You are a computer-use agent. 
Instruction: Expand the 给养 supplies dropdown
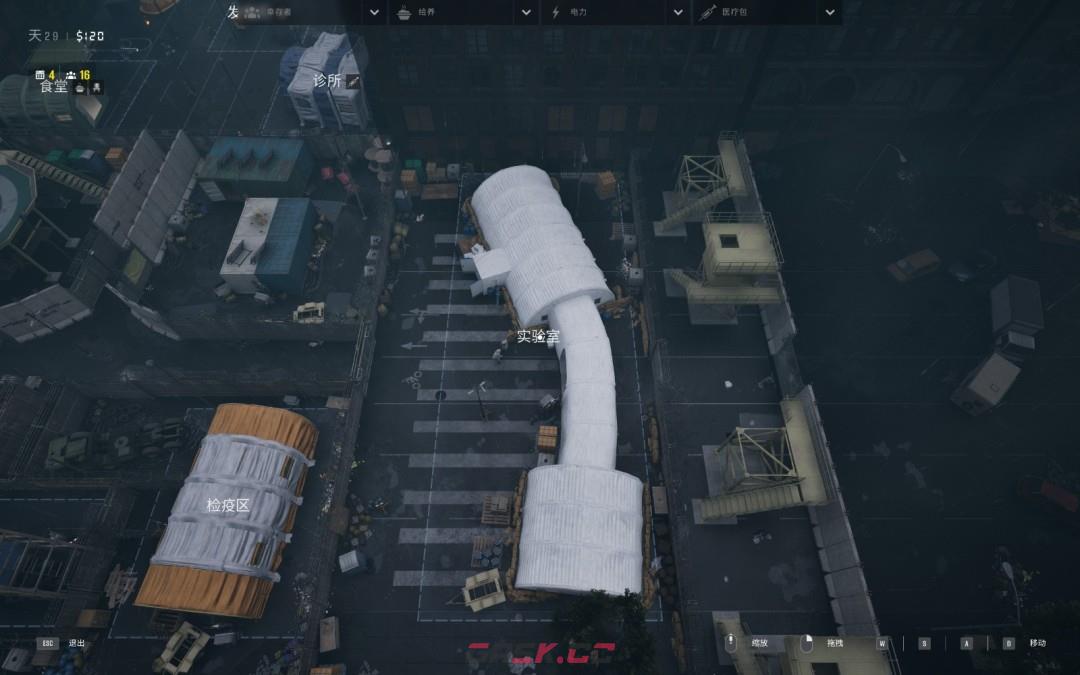point(526,13)
